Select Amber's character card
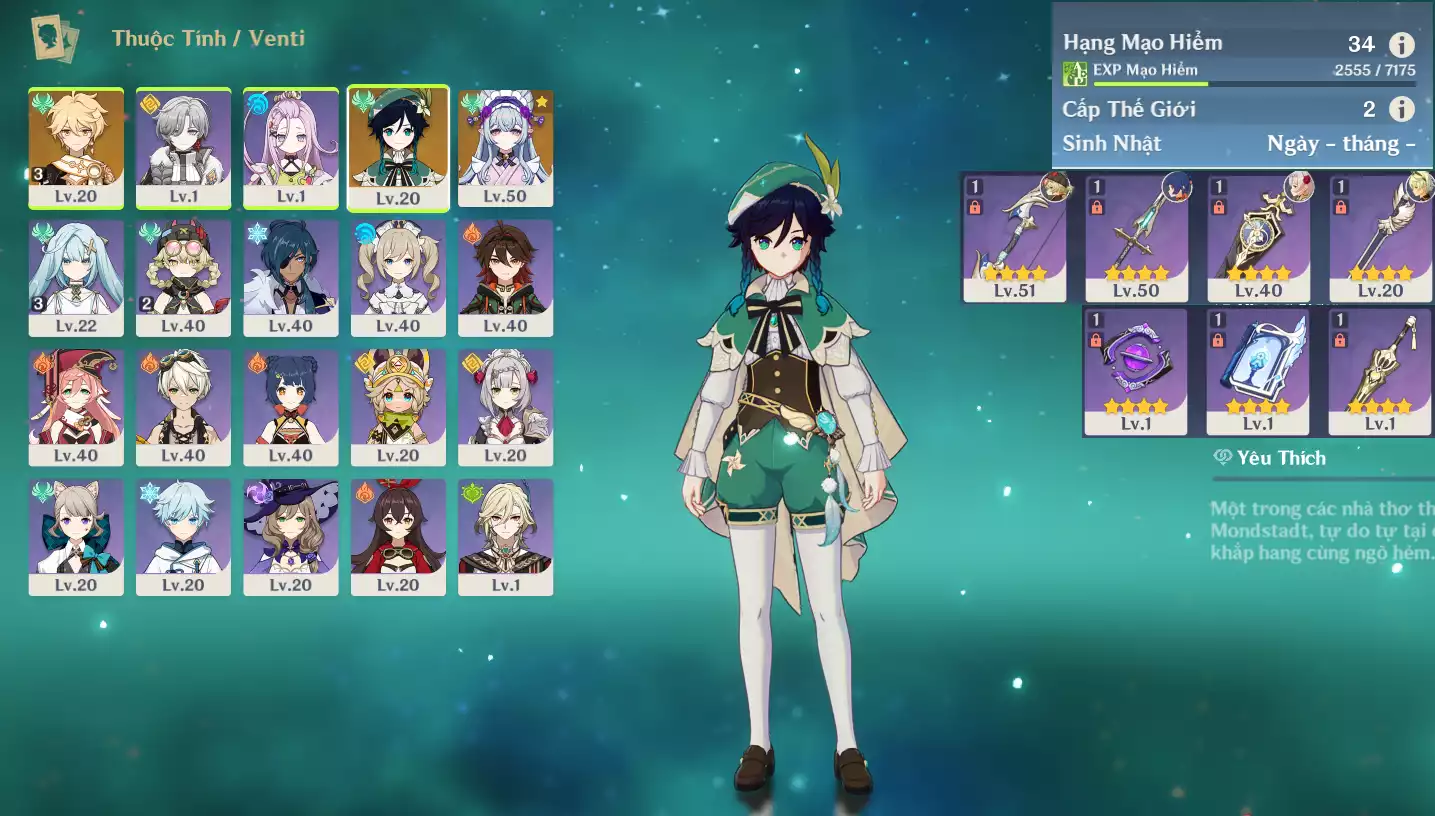 [x=398, y=537]
